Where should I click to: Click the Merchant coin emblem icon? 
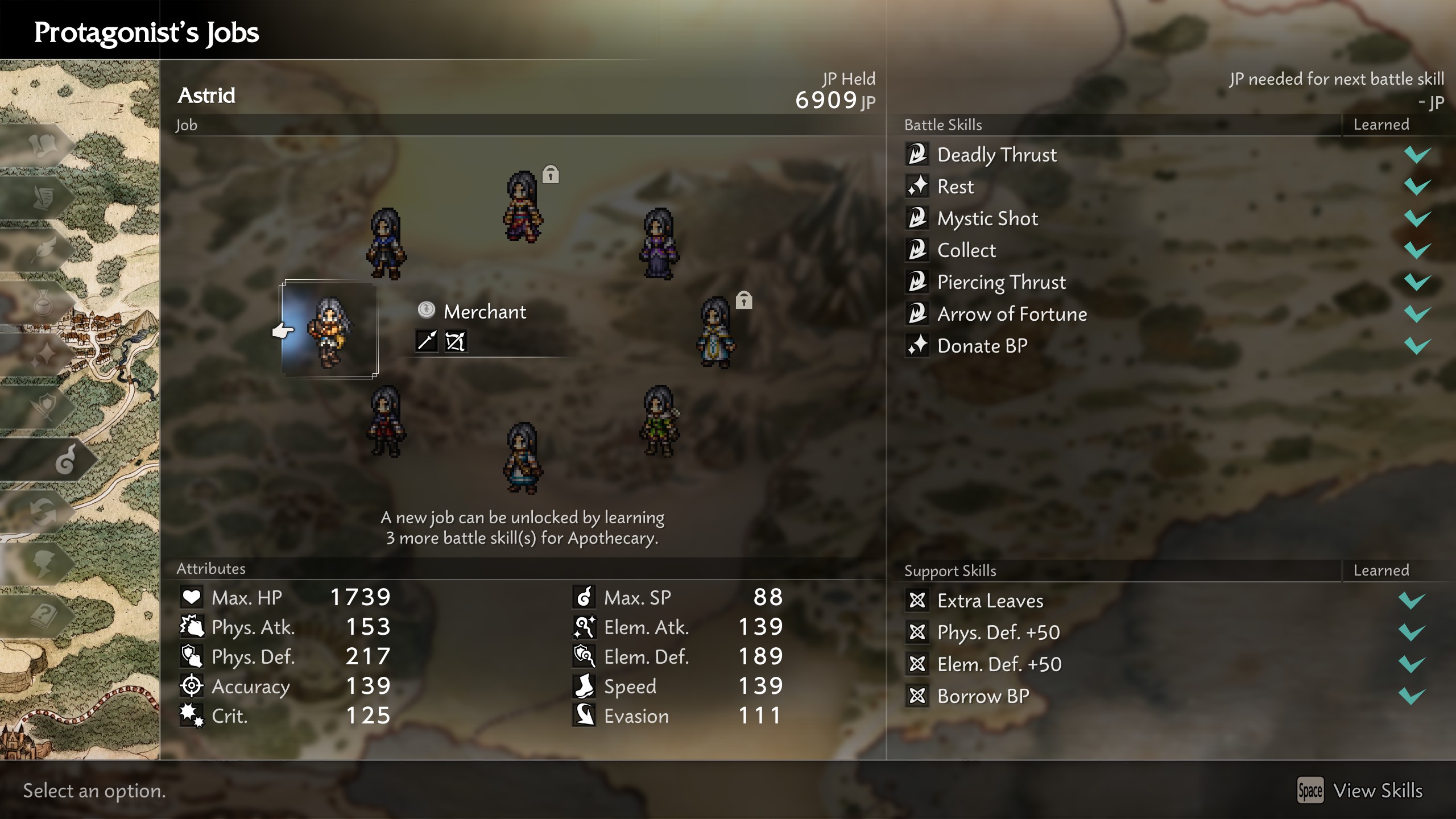[x=427, y=311]
